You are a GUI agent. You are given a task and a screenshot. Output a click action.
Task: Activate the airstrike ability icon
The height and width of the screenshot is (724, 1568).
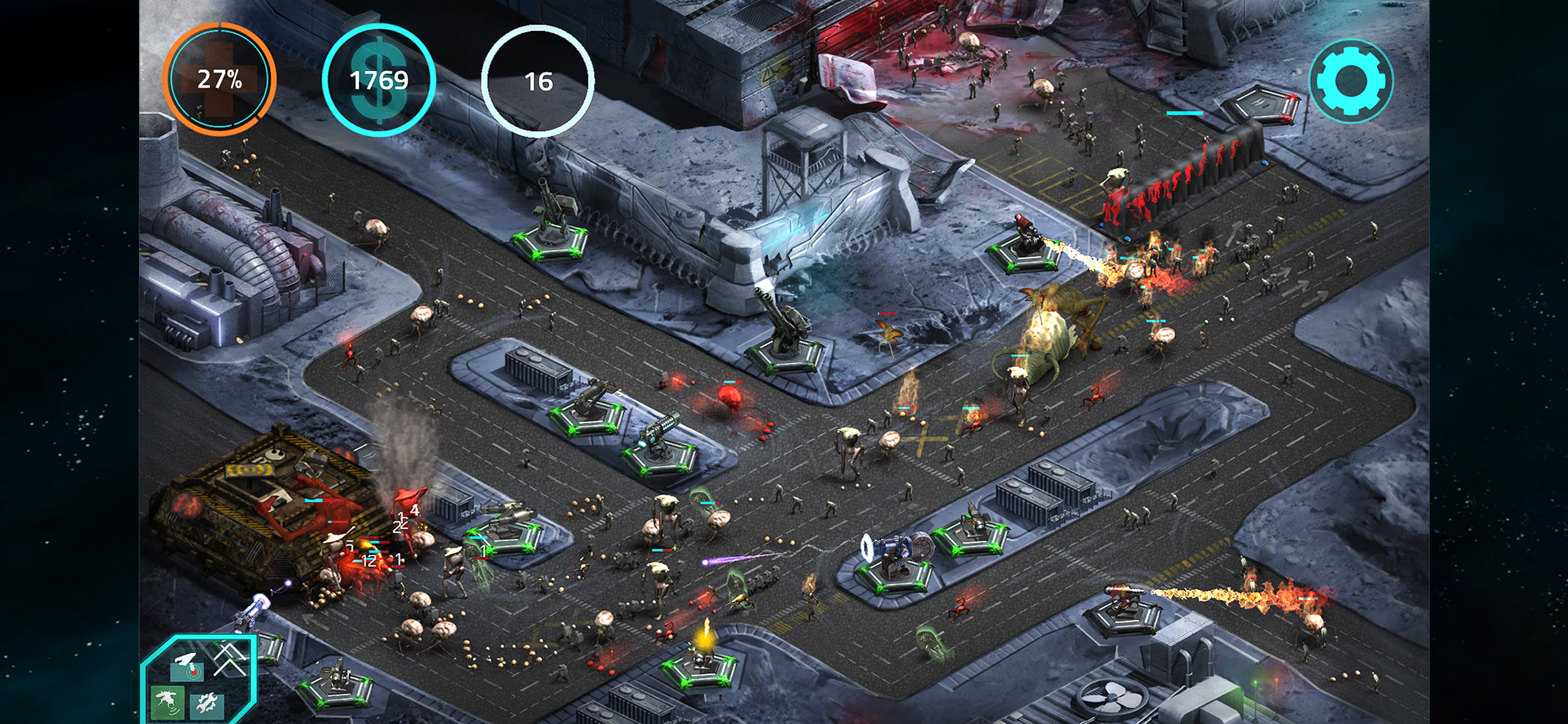[x=186, y=666]
